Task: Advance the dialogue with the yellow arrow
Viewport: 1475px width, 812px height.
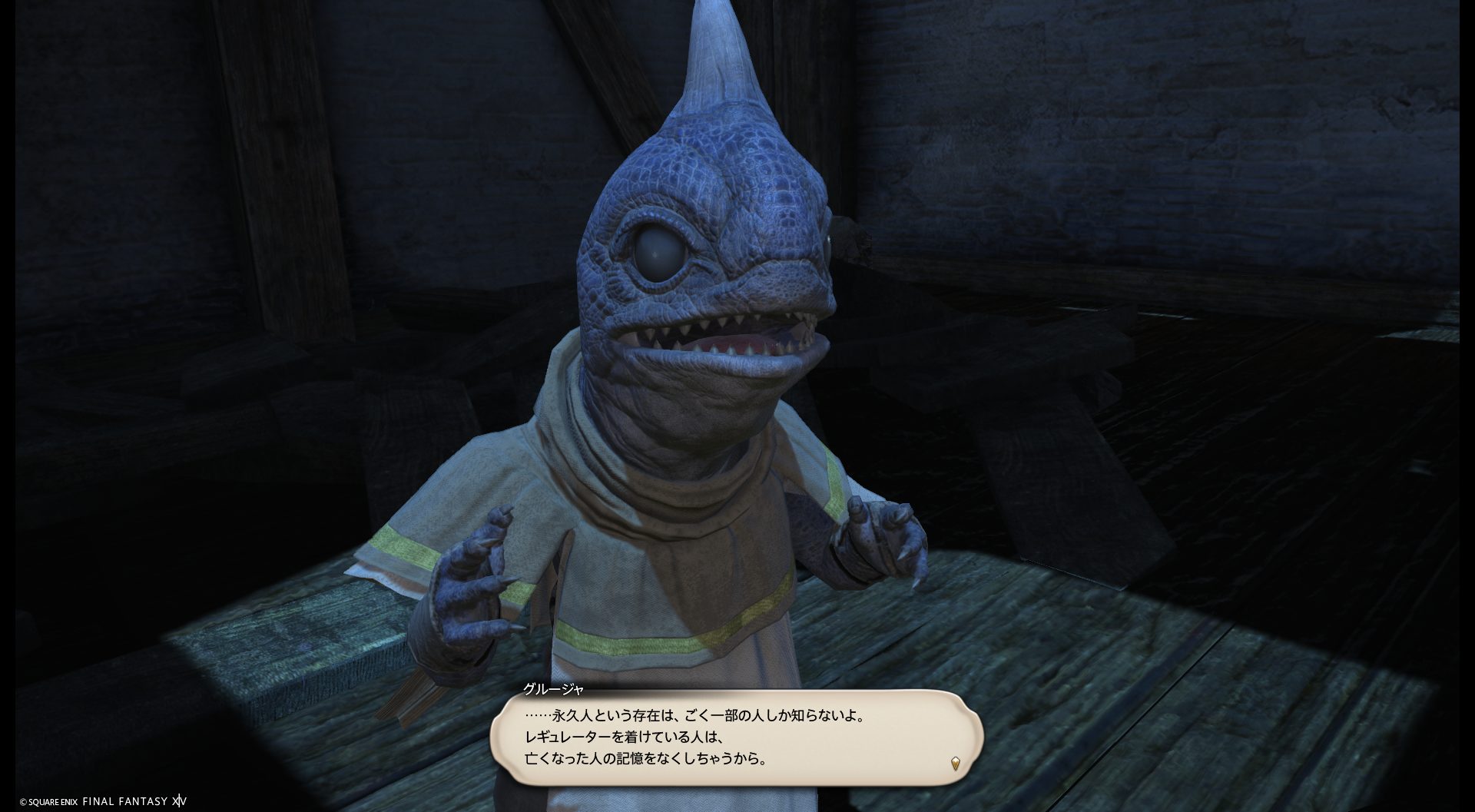Action: pos(955,764)
